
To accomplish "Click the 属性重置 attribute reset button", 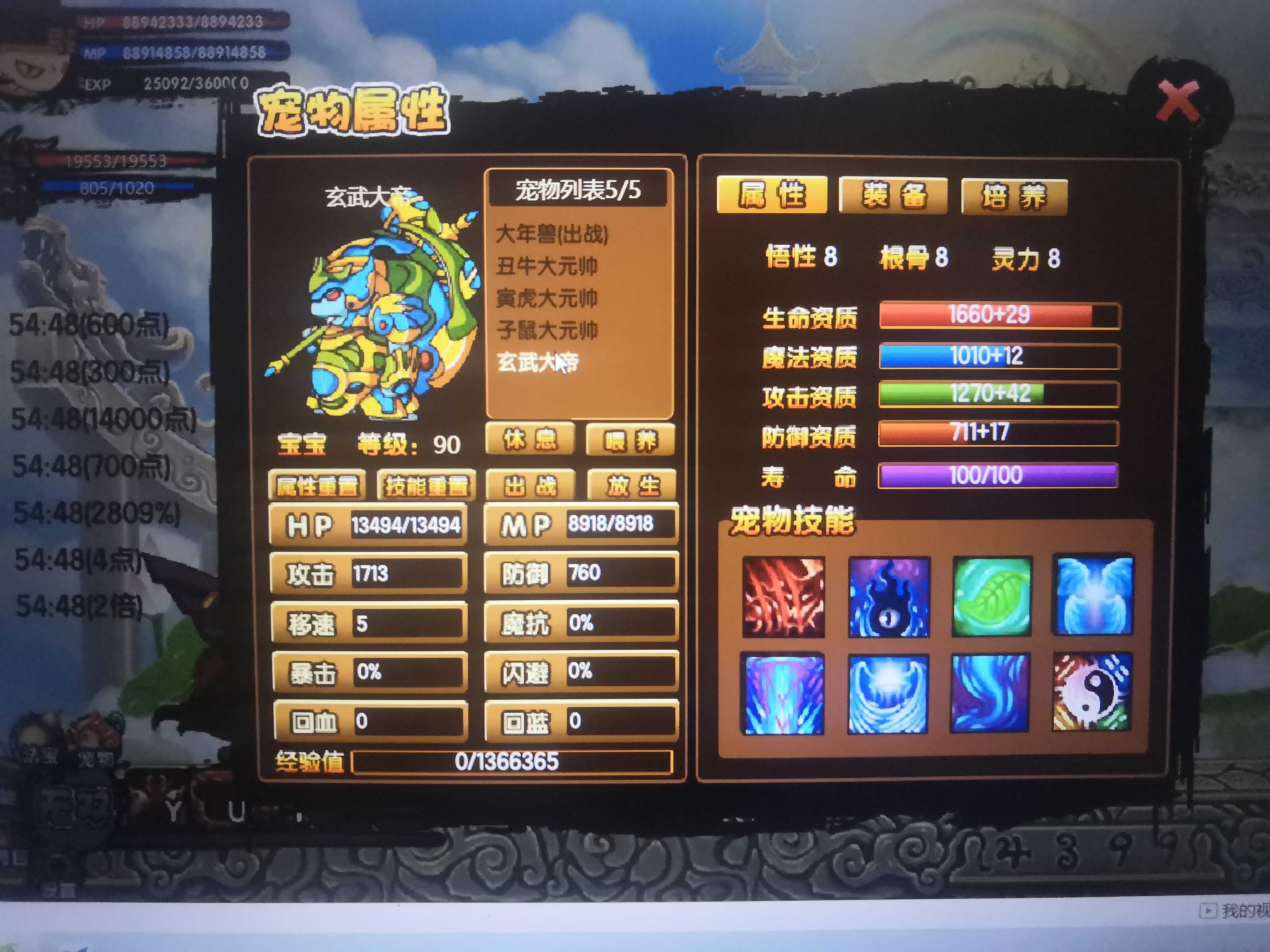I will (317, 485).
